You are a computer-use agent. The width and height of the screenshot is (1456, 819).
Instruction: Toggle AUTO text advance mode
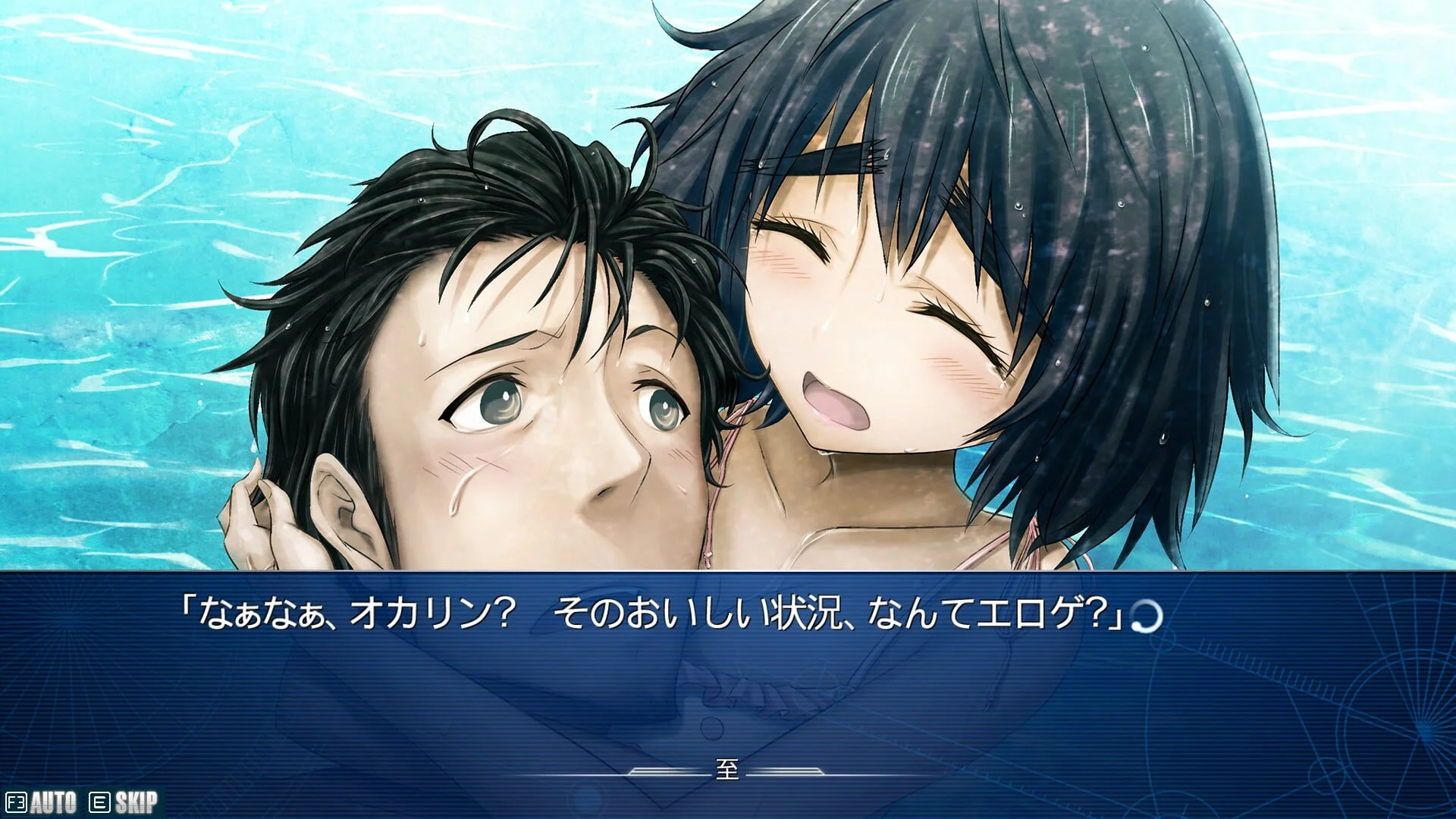[x=42, y=802]
